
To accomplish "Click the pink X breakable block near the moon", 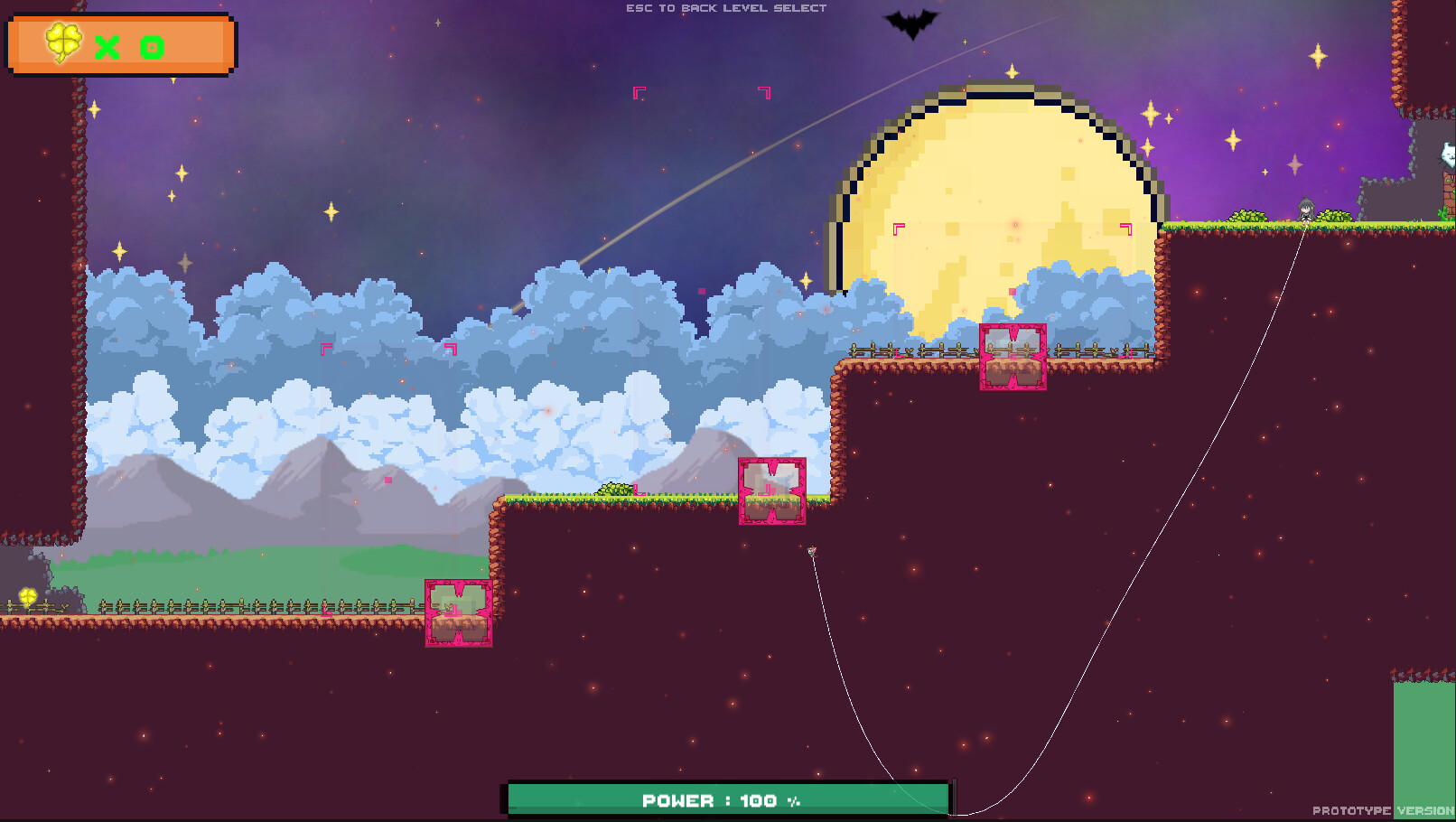I will (x=1012, y=355).
